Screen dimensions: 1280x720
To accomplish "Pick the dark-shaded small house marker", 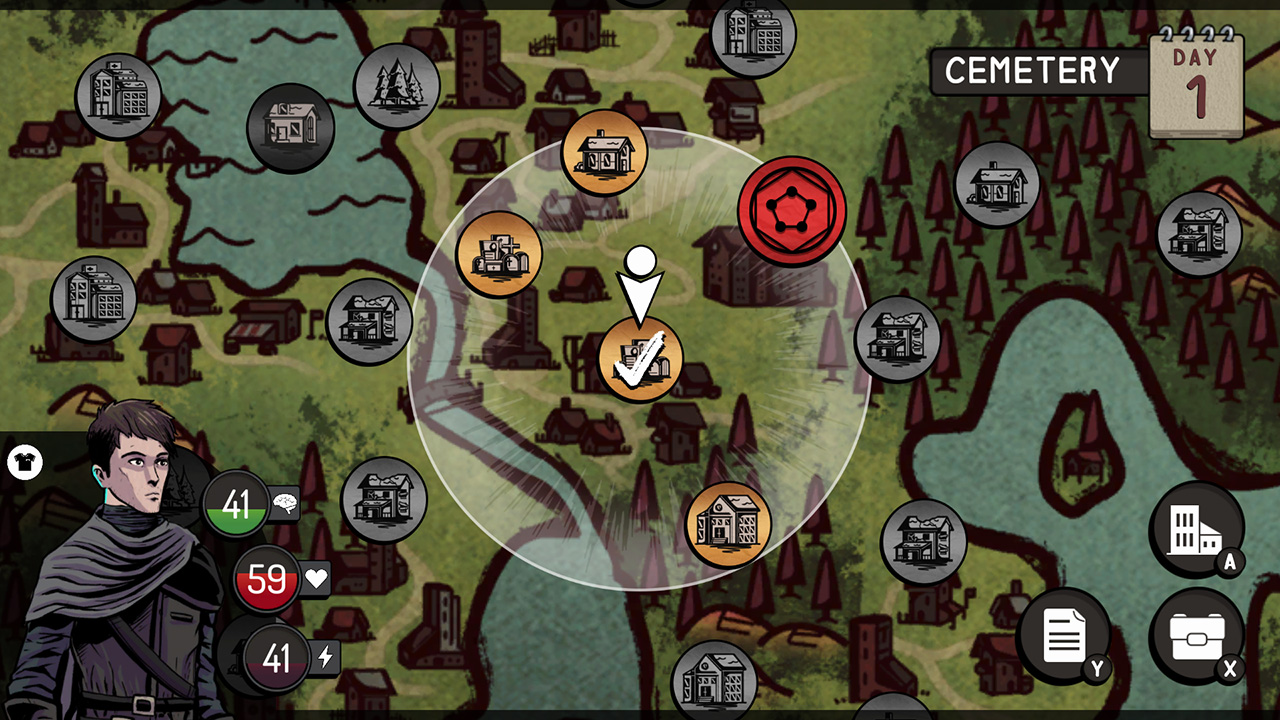I will pos(290,127).
